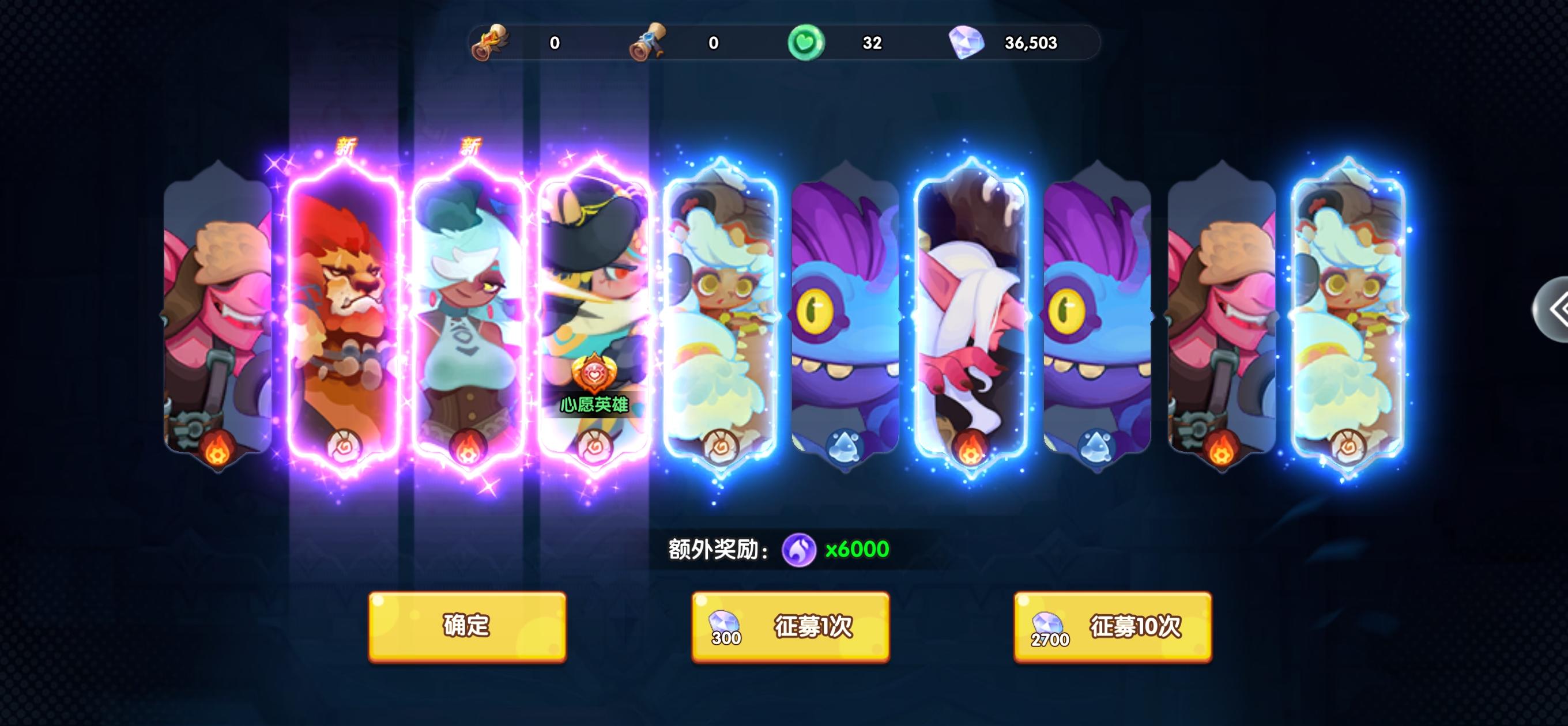Click the first scroll currency icon showing 0
The height and width of the screenshot is (726, 1568).
coord(492,43)
